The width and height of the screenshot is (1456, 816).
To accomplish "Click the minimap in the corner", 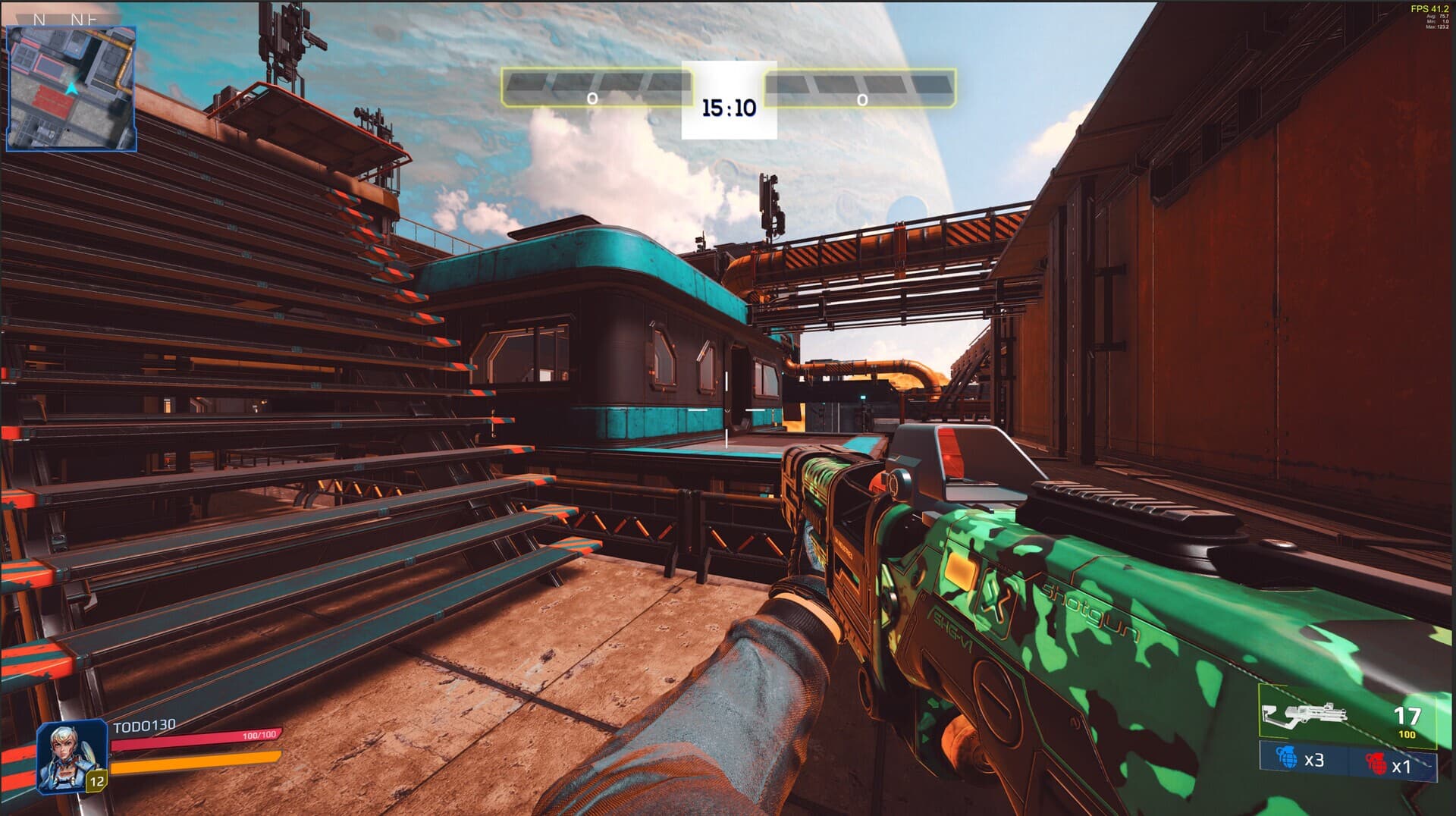I will point(71,88).
